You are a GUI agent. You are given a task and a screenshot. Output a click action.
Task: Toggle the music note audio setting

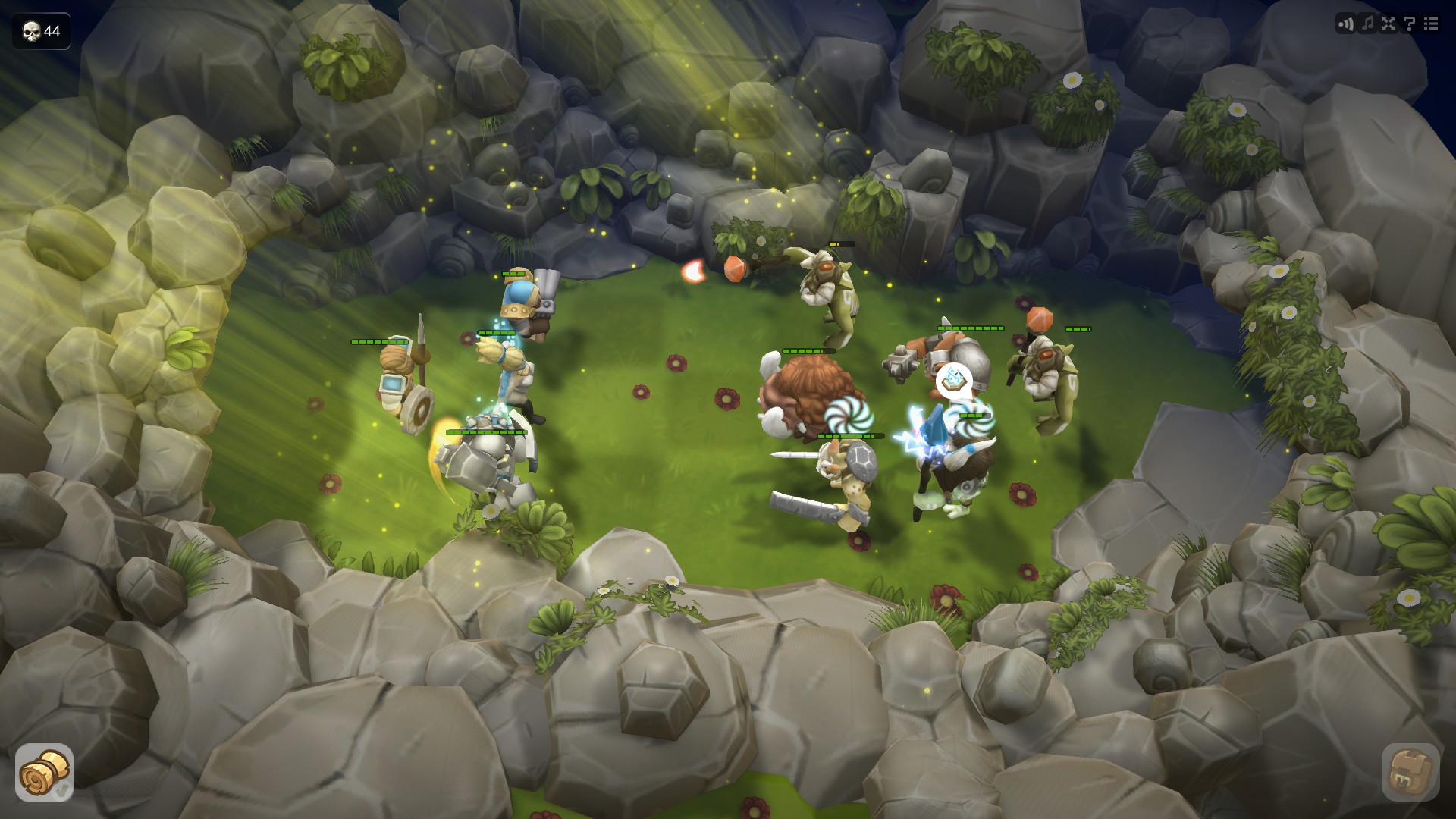[1367, 24]
